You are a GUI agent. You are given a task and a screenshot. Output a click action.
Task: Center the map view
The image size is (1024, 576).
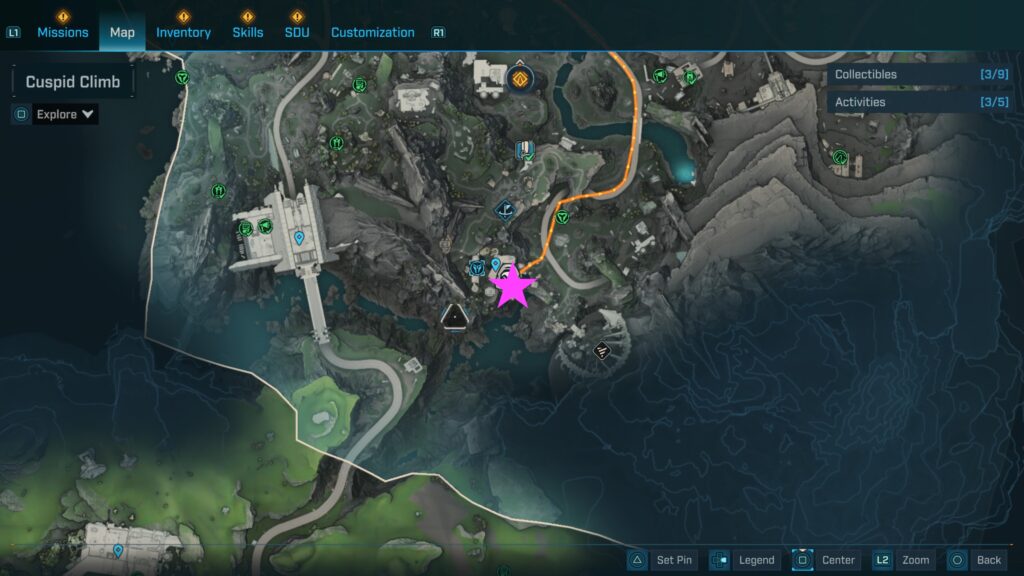pos(826,560)
